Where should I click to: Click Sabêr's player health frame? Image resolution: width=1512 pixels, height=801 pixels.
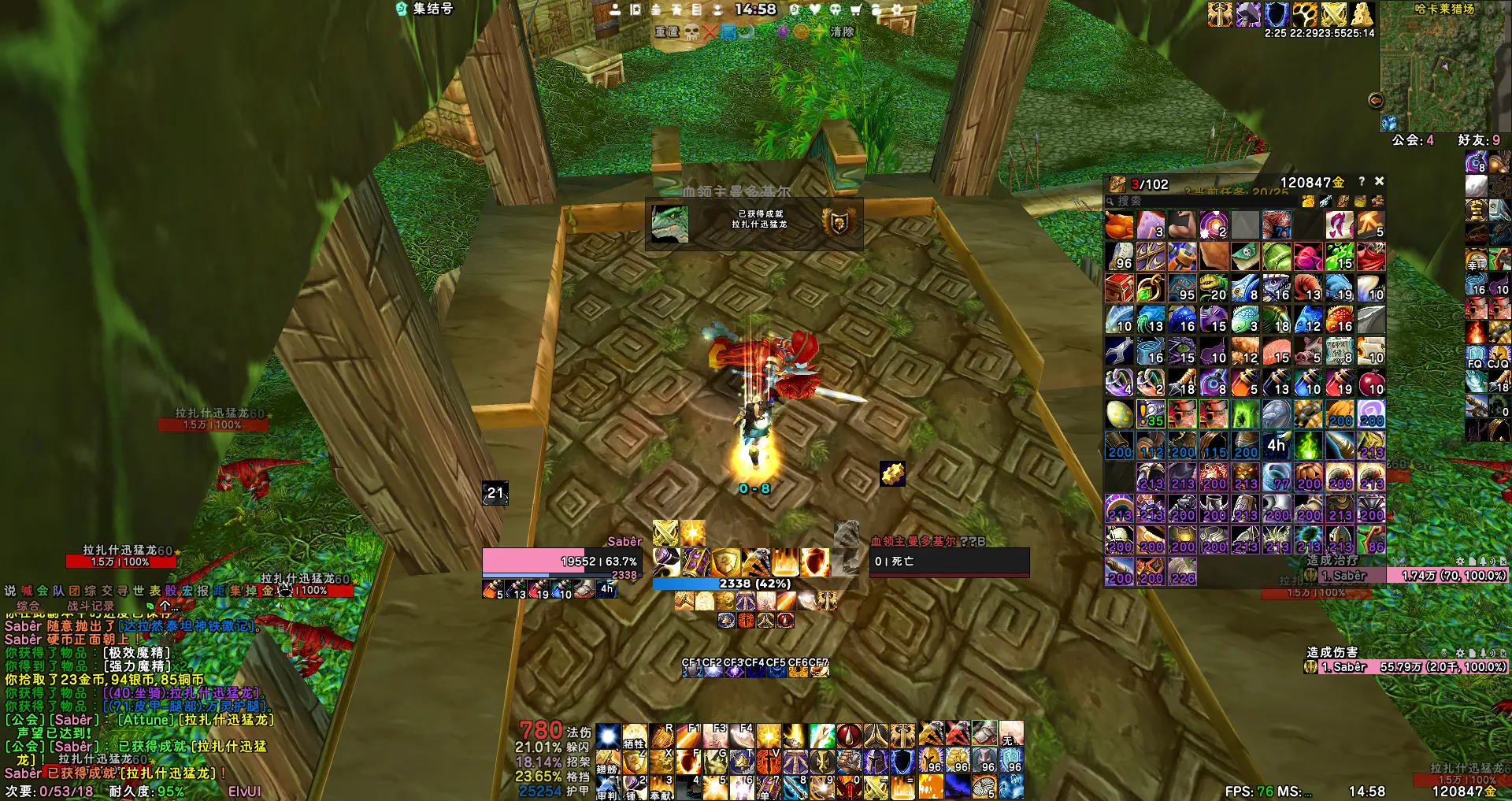(563, 562)
